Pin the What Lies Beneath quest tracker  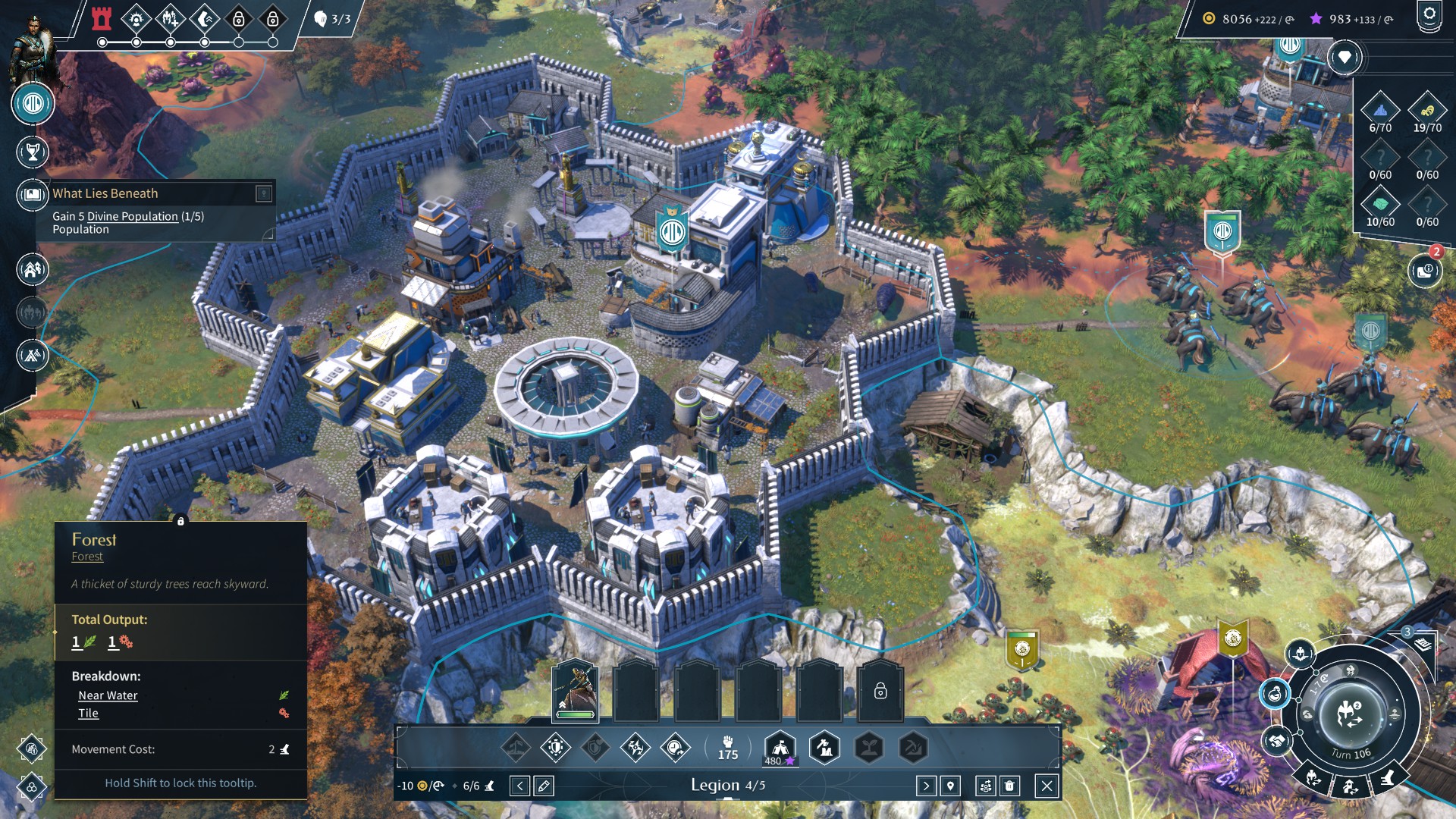coord(263,193)
